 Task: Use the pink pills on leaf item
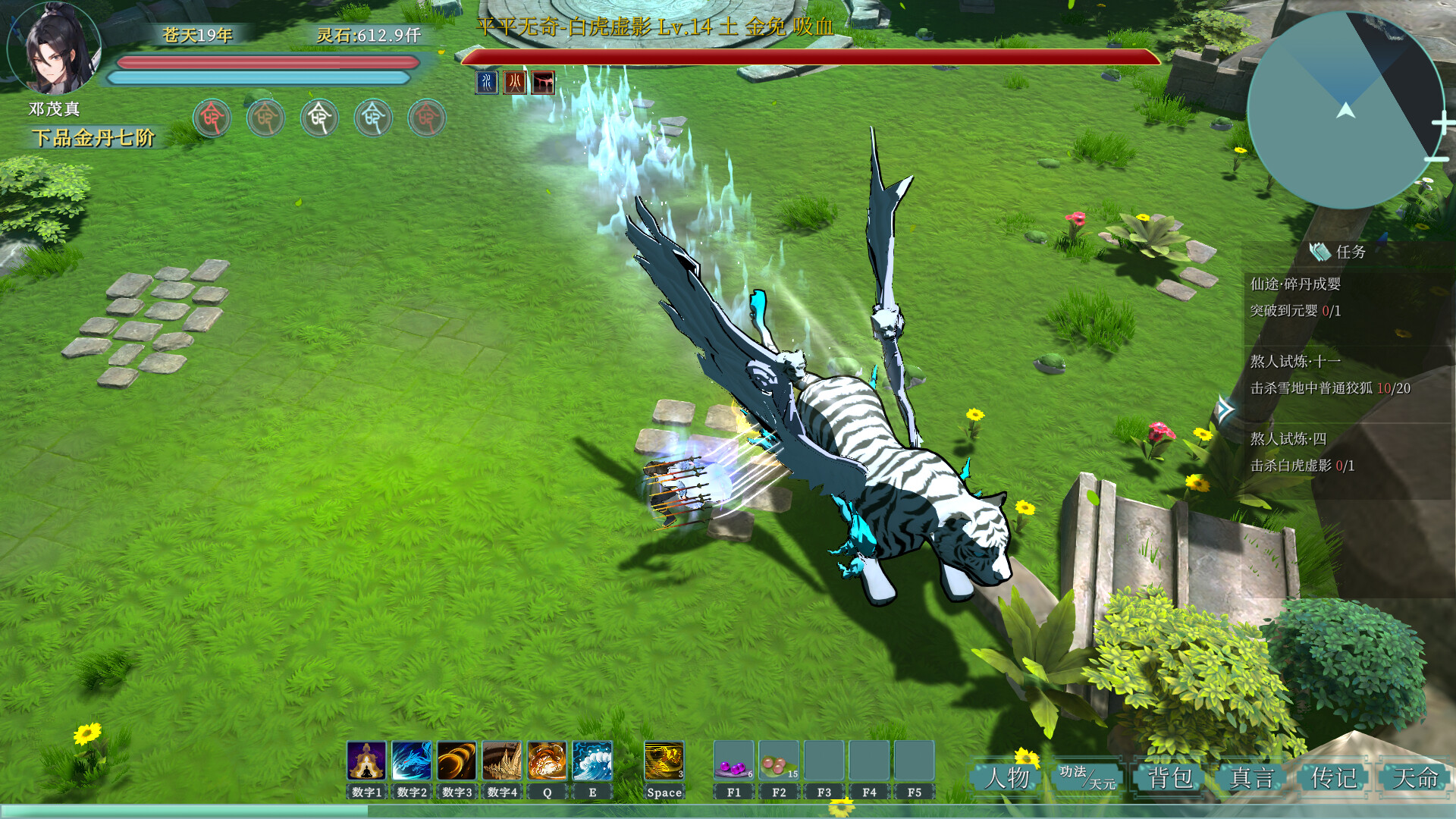(779, 761)
